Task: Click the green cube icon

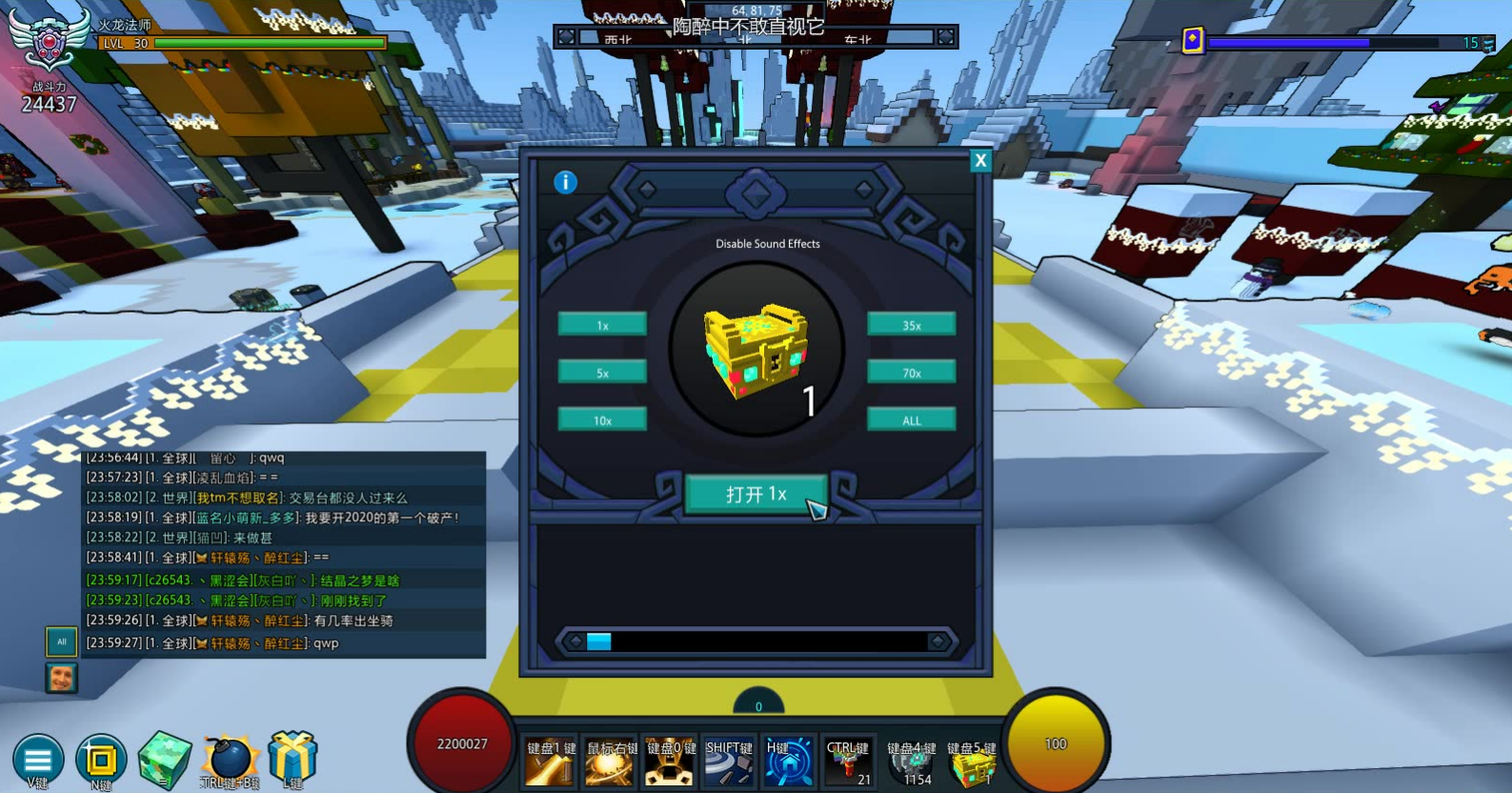Action: 164,760
